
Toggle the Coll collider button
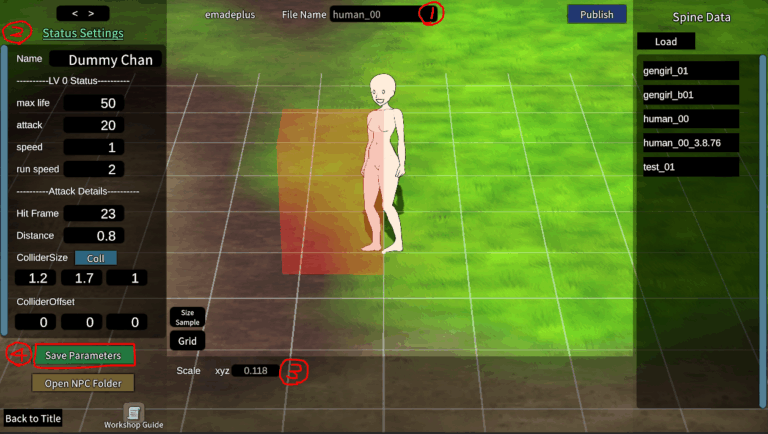click(x=95, y=257)
